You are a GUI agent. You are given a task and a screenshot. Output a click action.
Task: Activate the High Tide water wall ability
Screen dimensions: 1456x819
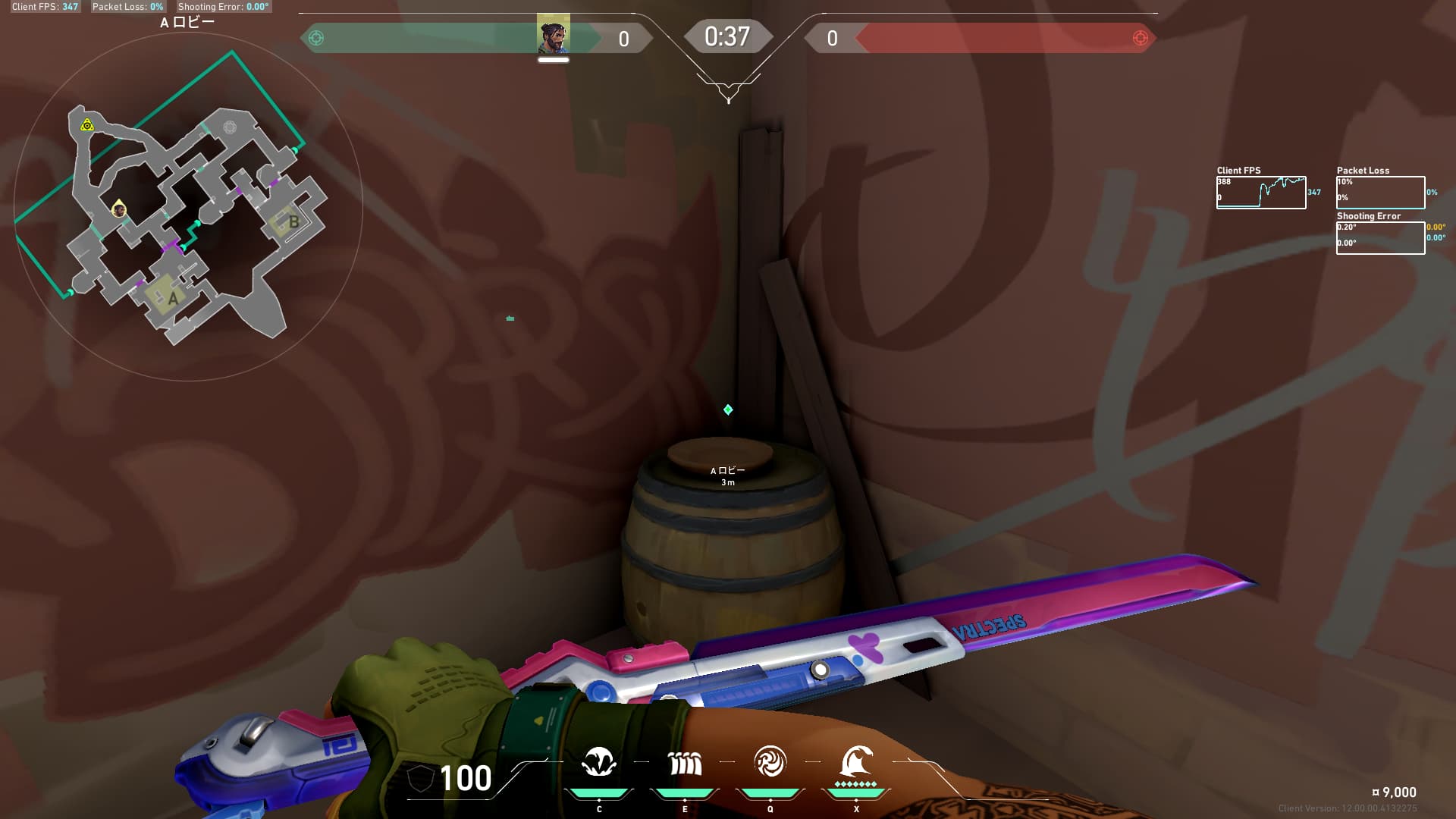coord(685,763)
